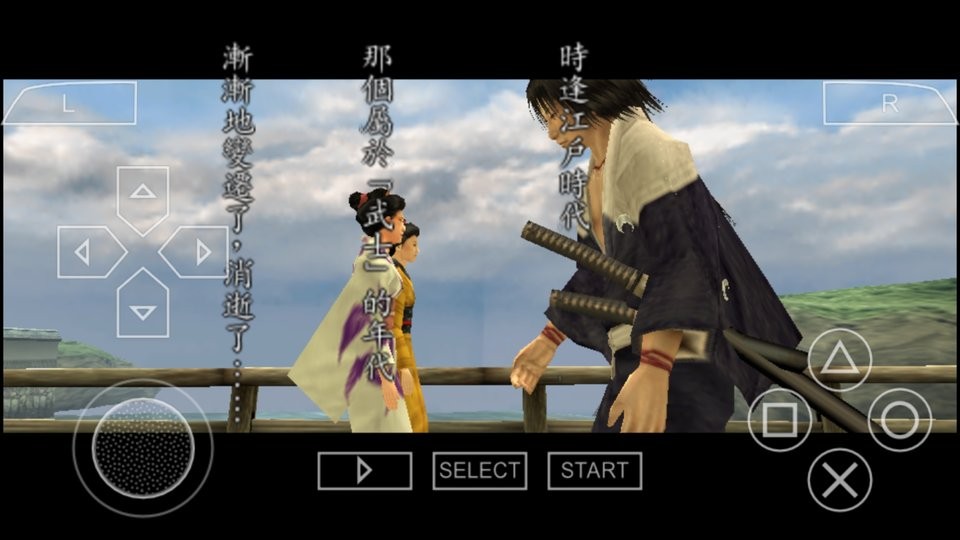Tap the D-pad right arrow

click(x=198, y=252)
